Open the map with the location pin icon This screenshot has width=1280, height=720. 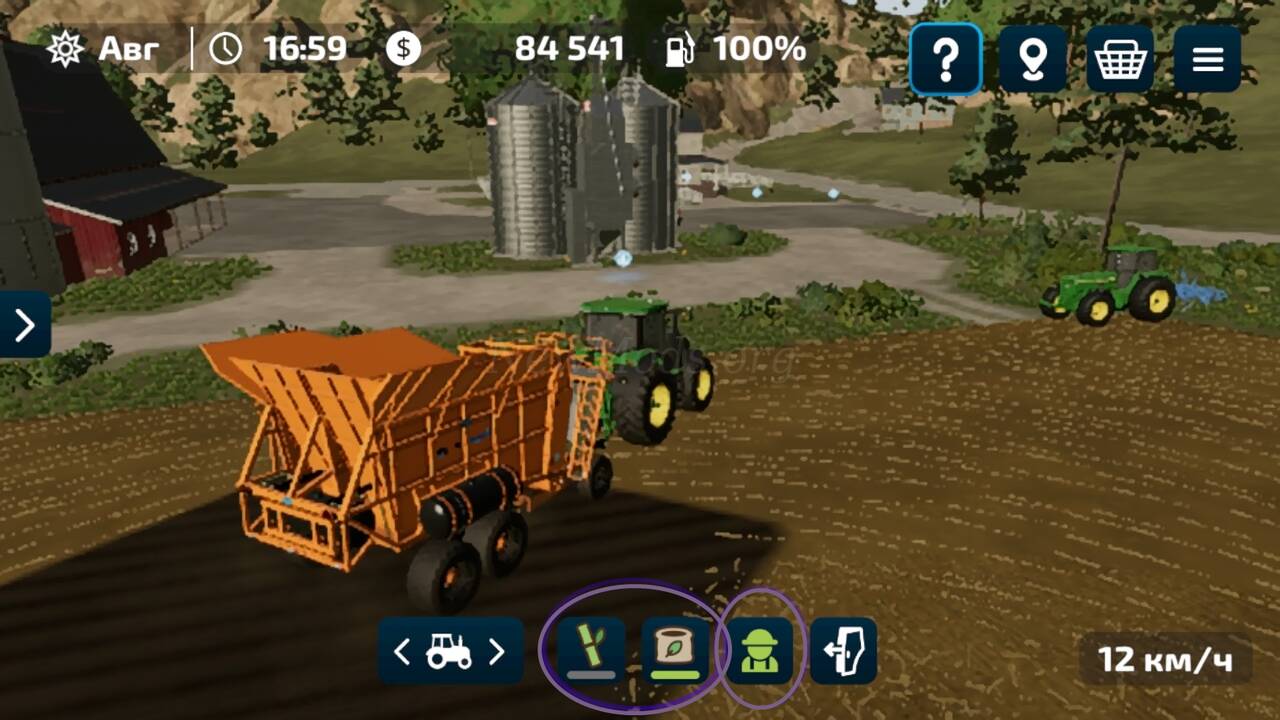(x=1032, y=60)
